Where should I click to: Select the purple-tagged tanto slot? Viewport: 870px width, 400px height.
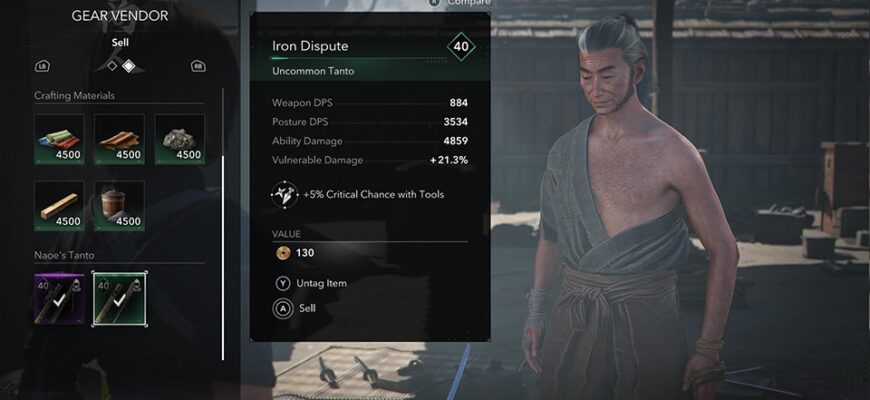pyautogui.click(x=59, y=299)
